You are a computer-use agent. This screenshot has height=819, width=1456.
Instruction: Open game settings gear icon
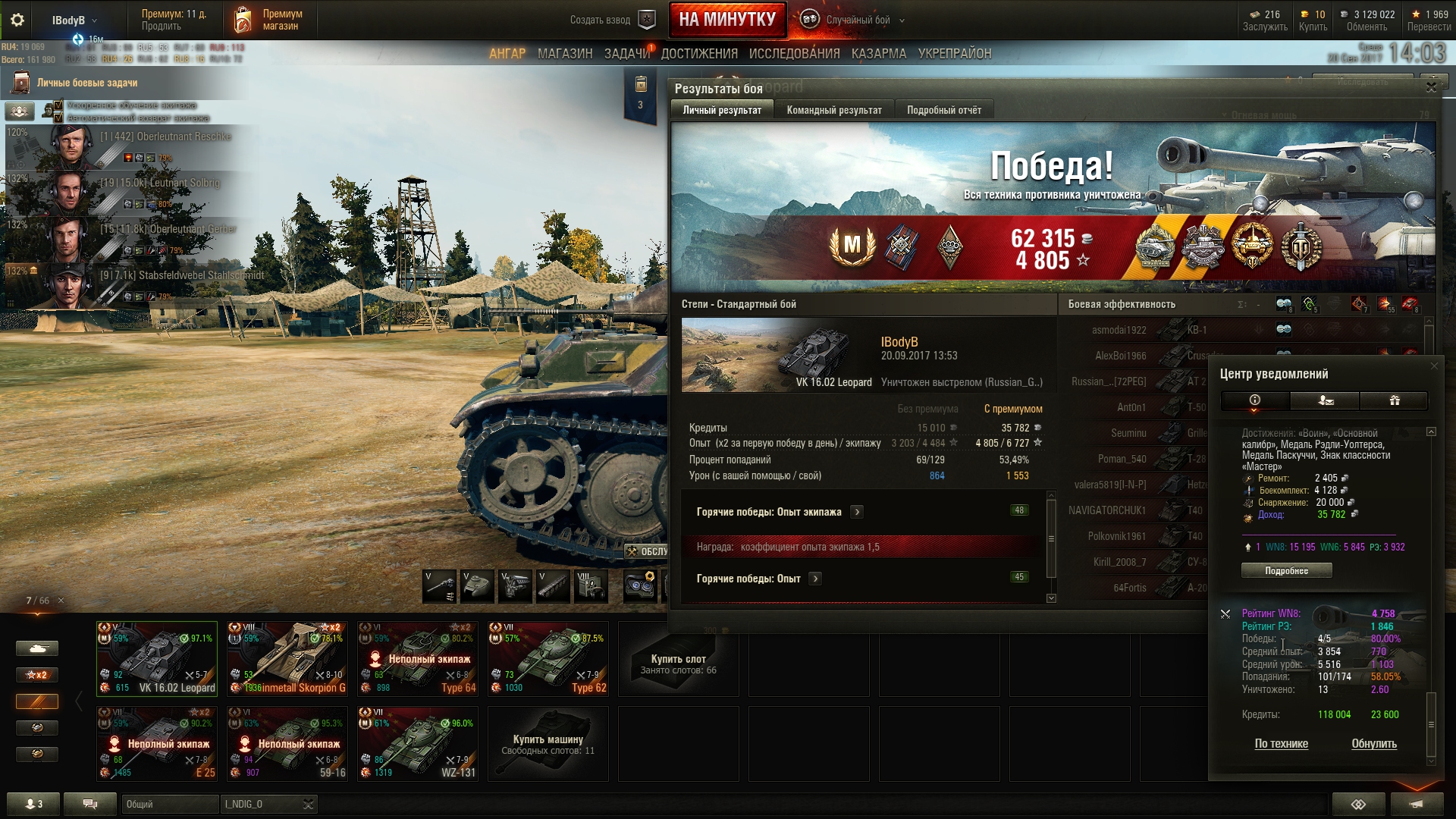coord(17,20)
